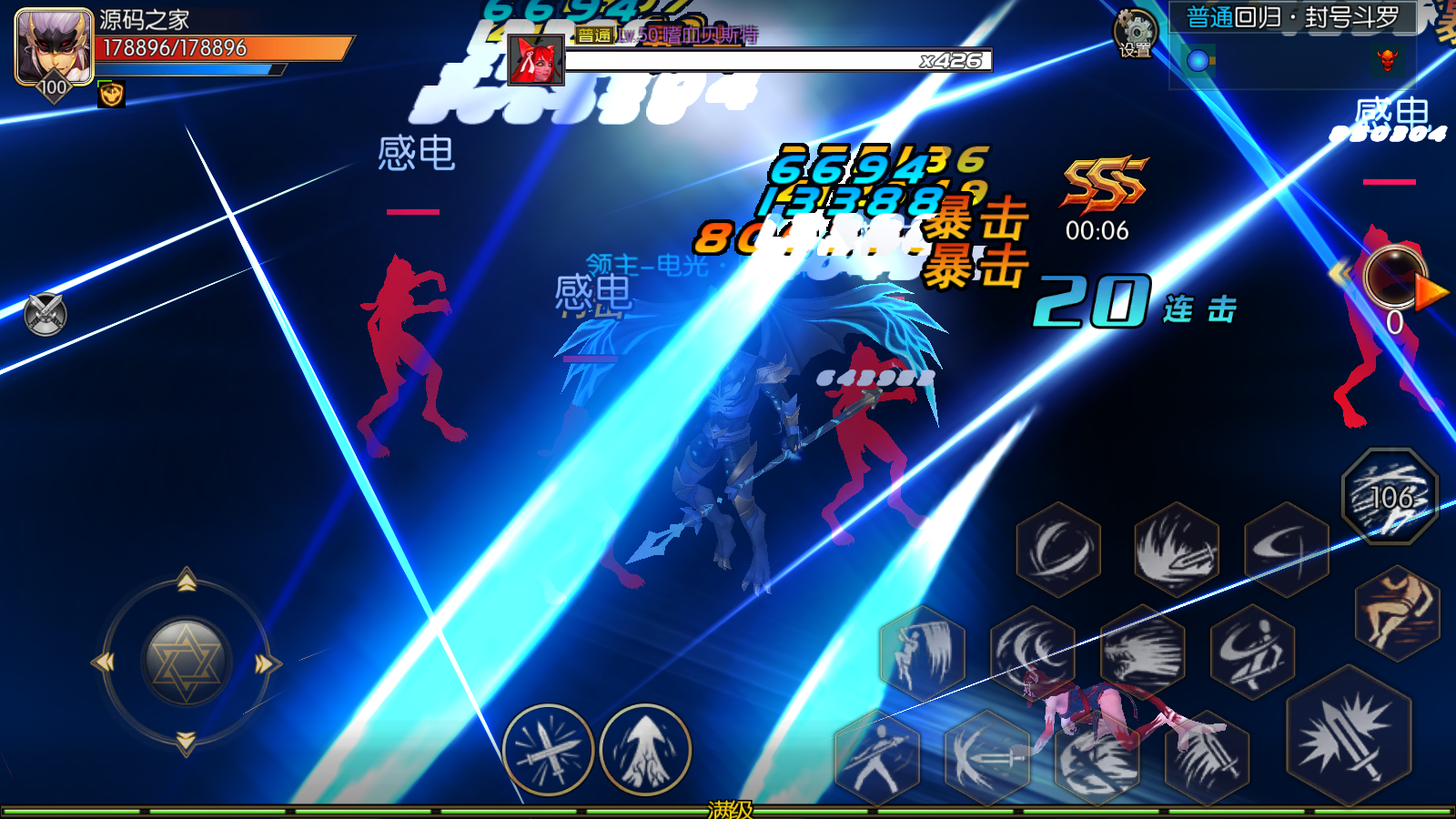Tap the player portrait avatar
Viewport: 1456px width, 819px height.
click(53, 47)
